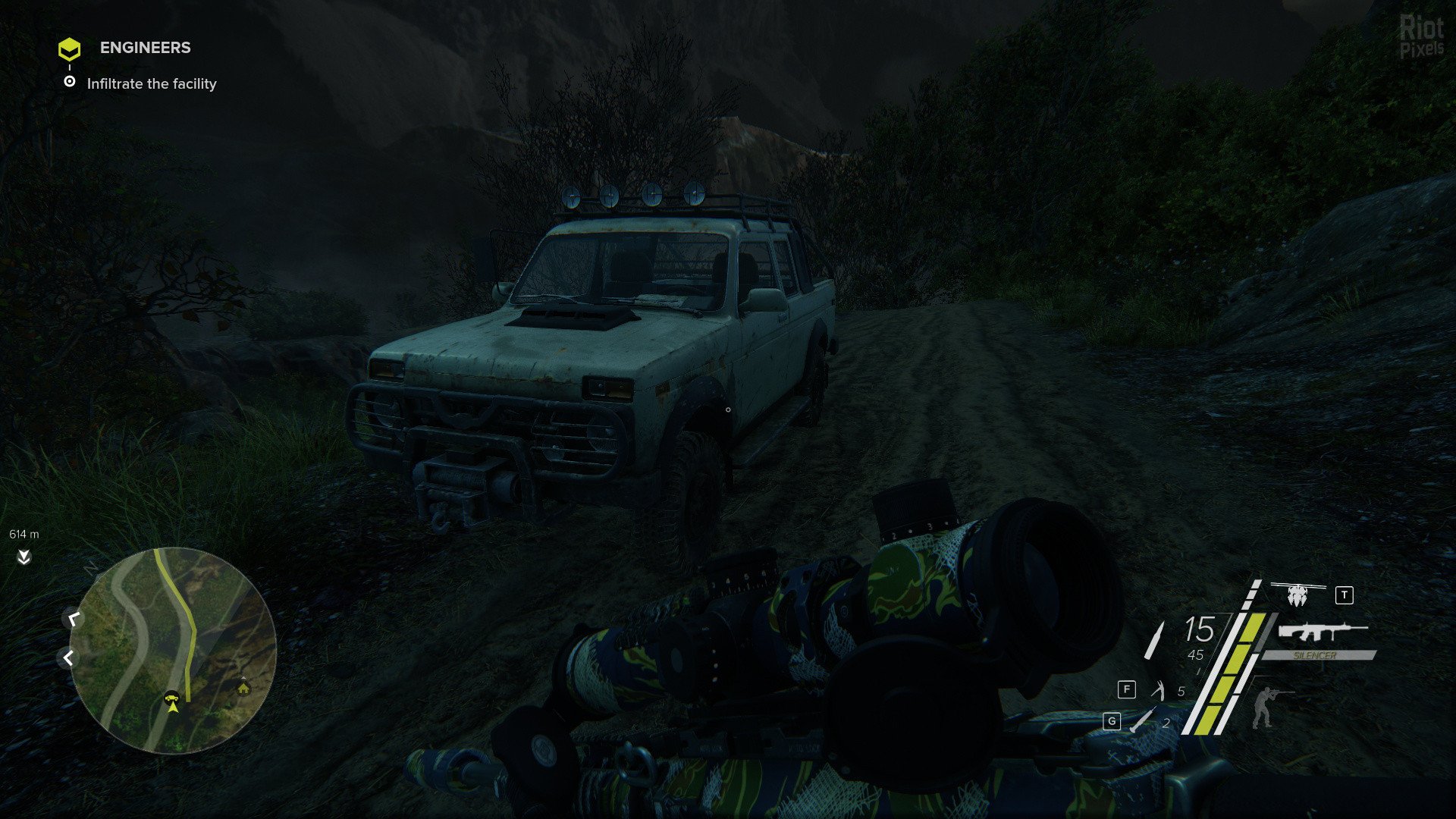Select the ENGINEERS mission tracker

pyautogui.click(x=145, y=48)
